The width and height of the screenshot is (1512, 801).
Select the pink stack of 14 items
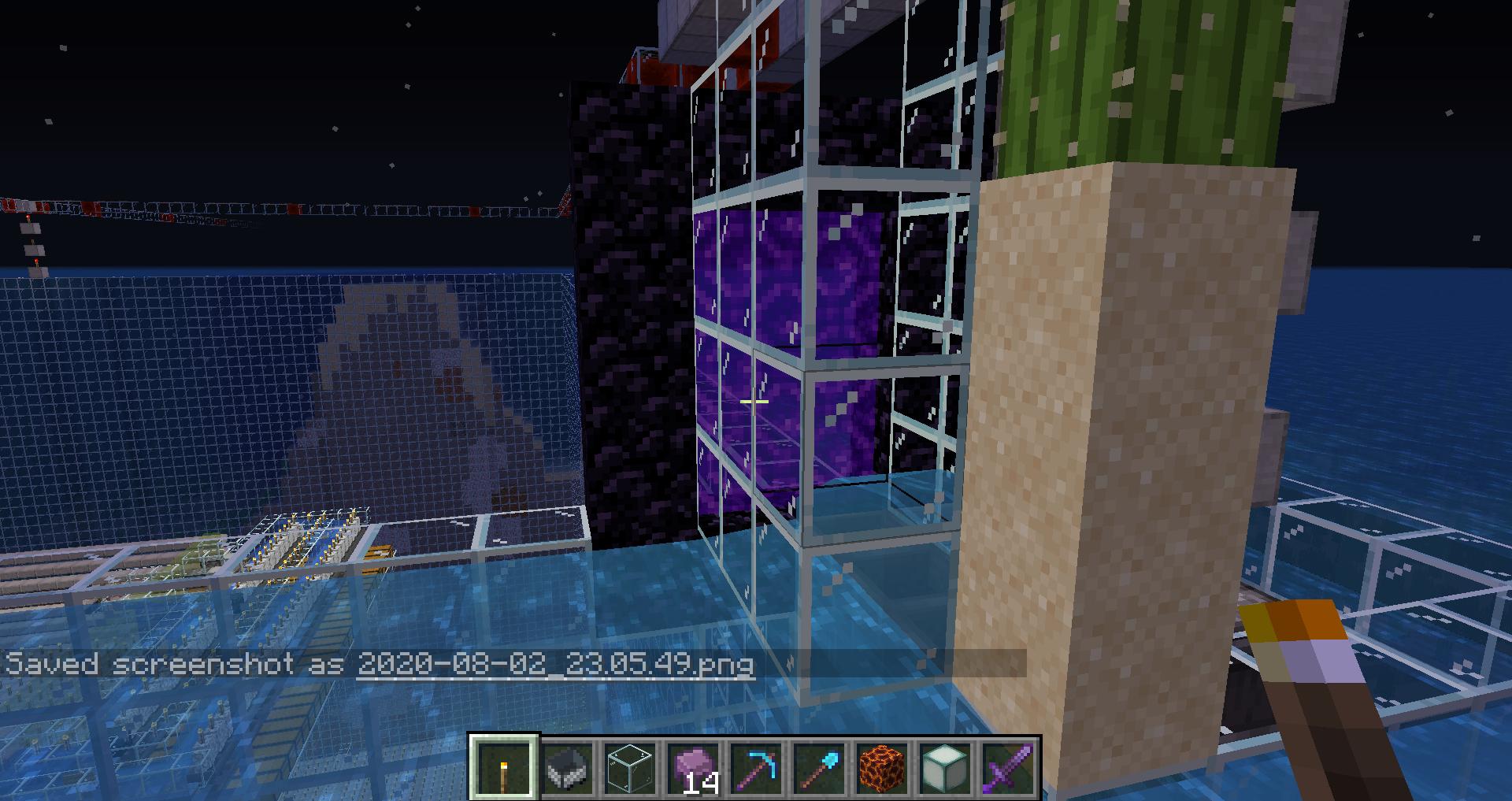pyautogui.click(x=693, y=768)
